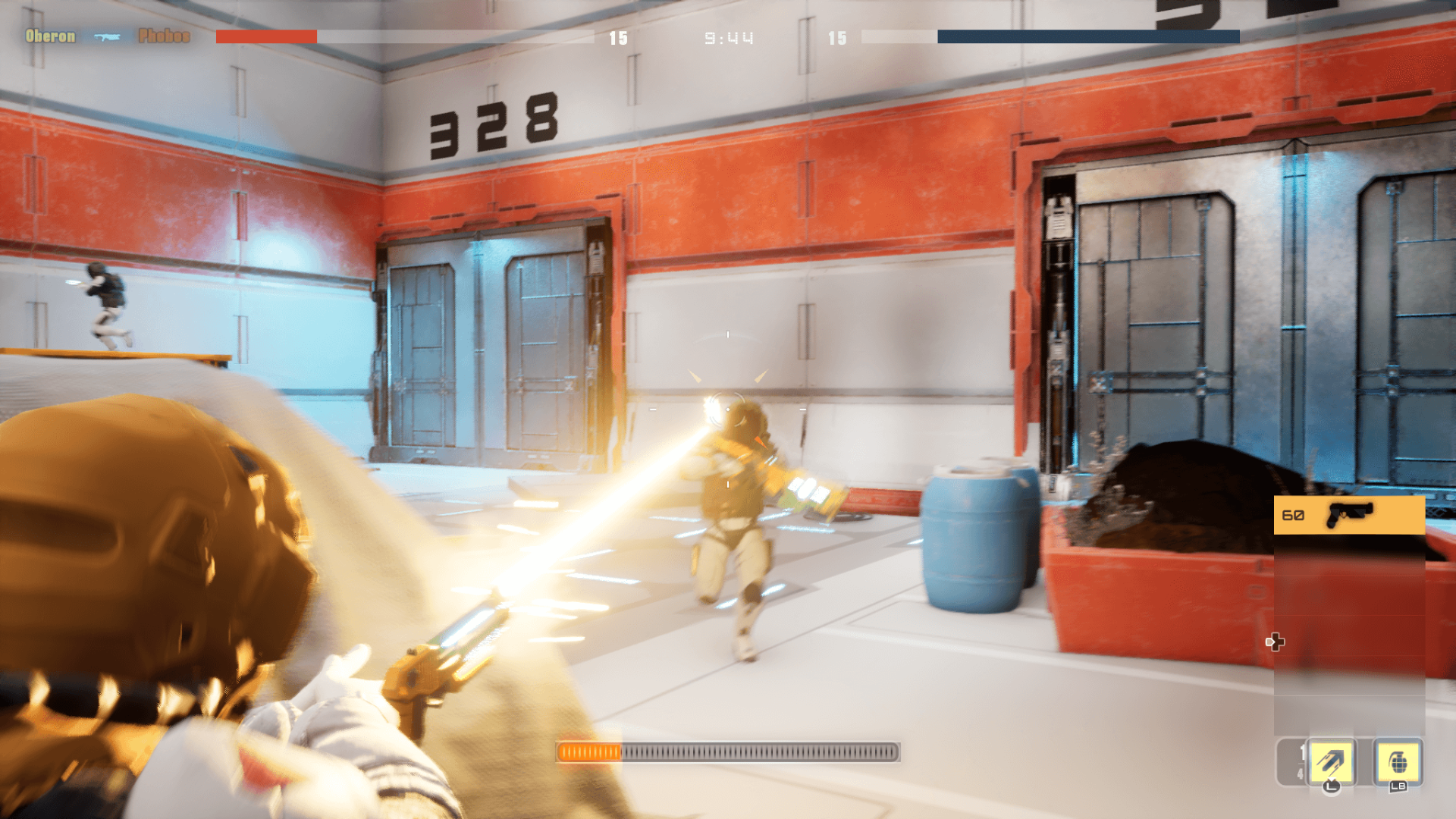
Task: Click the right team score 15
Action: click(838, 39)
